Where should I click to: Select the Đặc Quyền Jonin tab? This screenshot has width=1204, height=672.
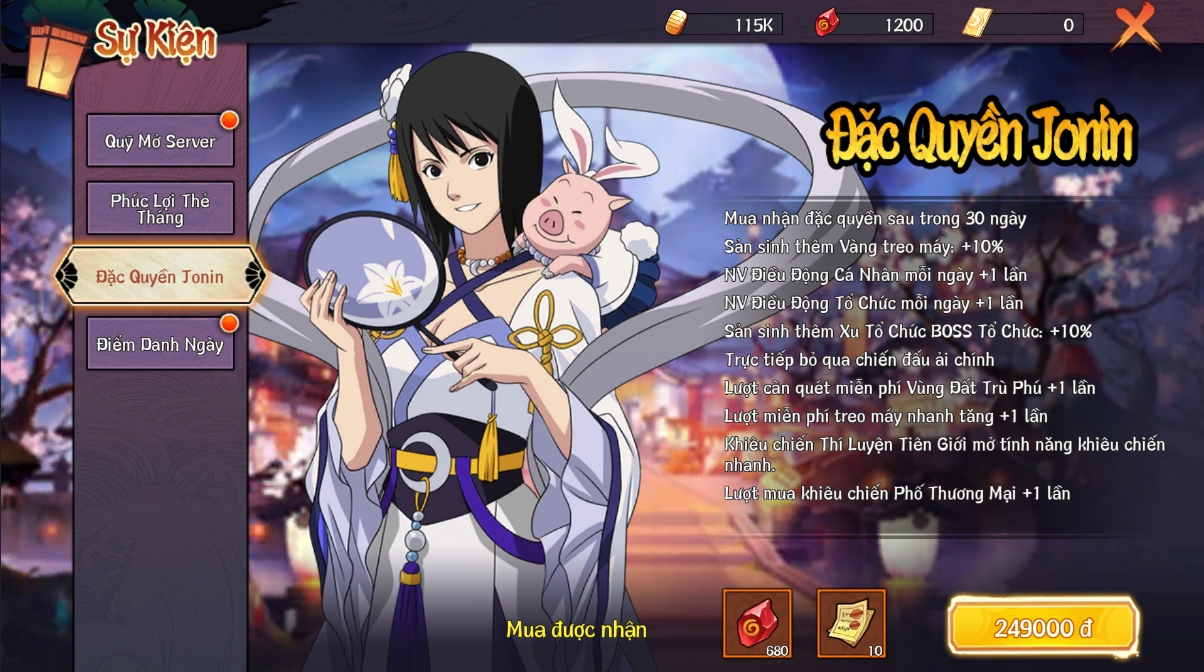point(160,276)
